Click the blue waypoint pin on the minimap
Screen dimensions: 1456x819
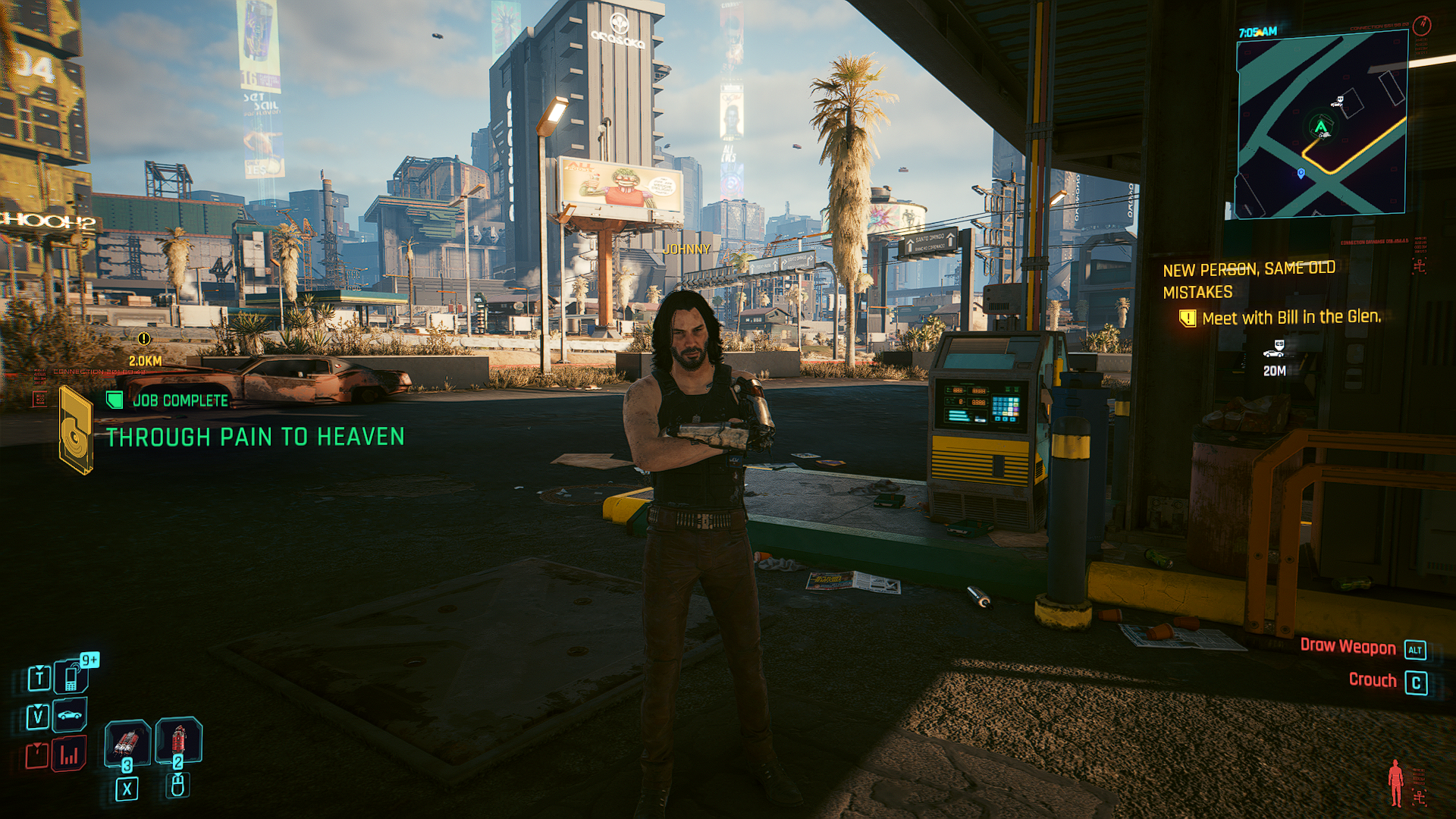pos(1301,174)
